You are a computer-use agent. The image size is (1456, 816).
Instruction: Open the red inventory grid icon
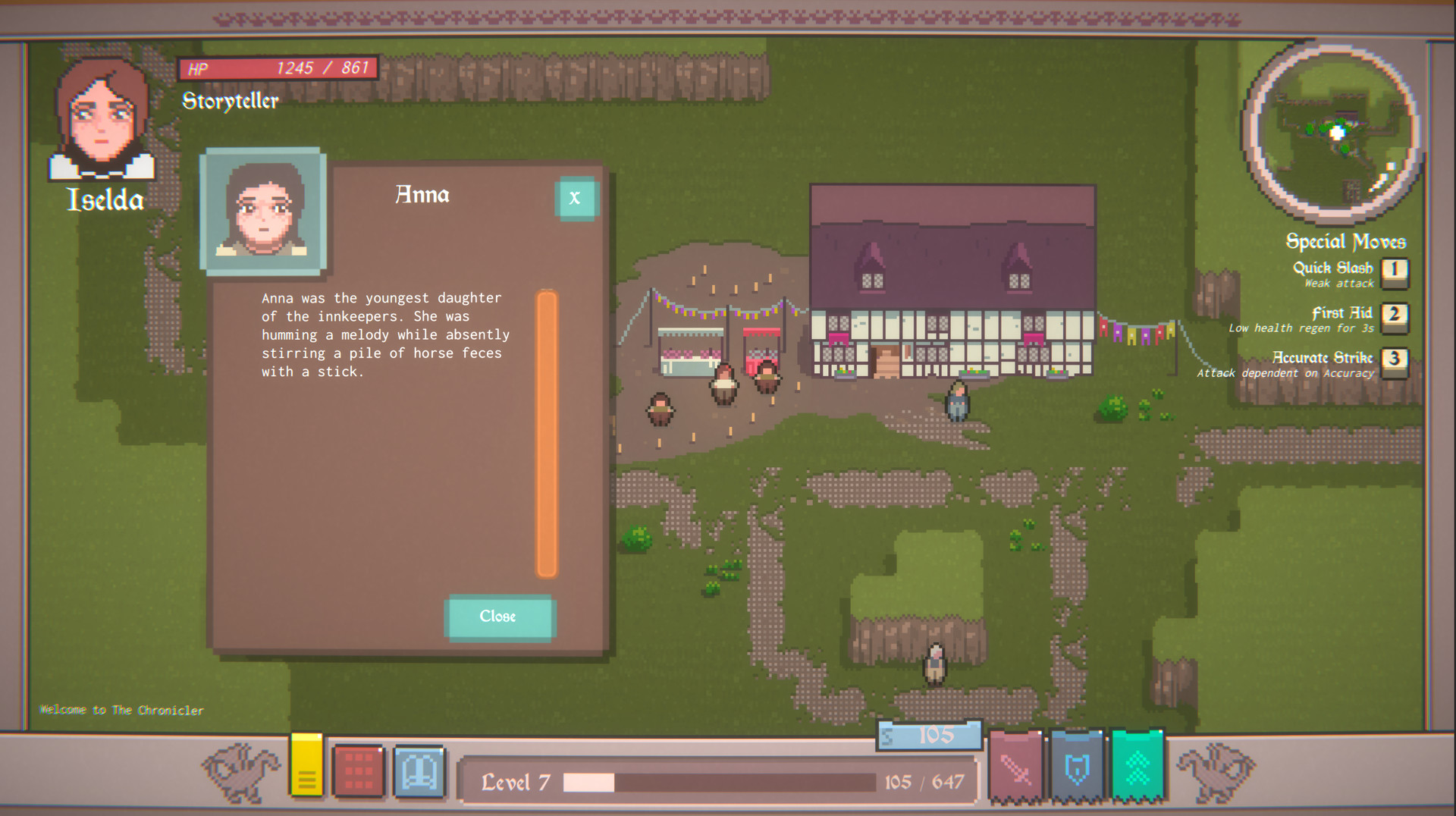tap(359, 768)
